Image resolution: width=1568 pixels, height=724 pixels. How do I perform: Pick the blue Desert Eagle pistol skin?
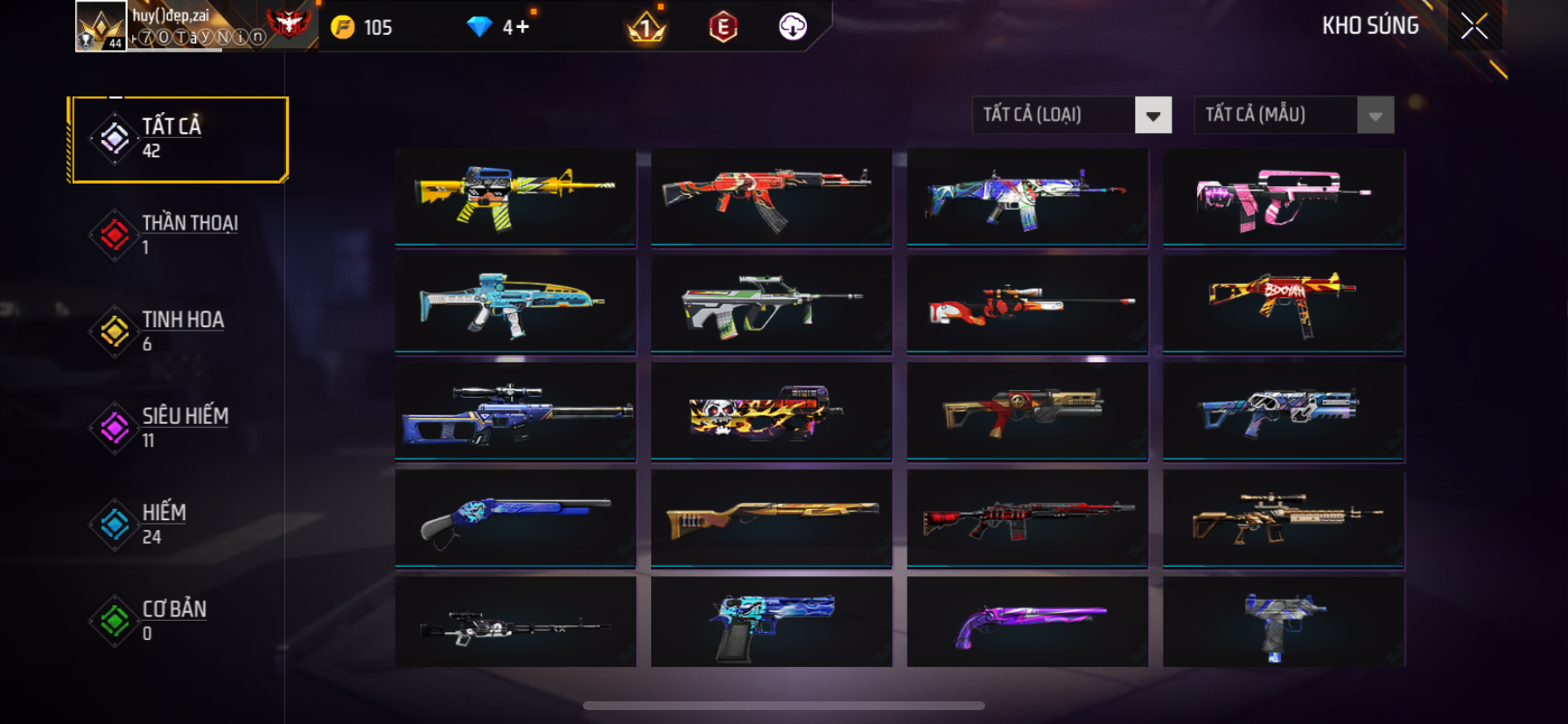click(771, 623)
